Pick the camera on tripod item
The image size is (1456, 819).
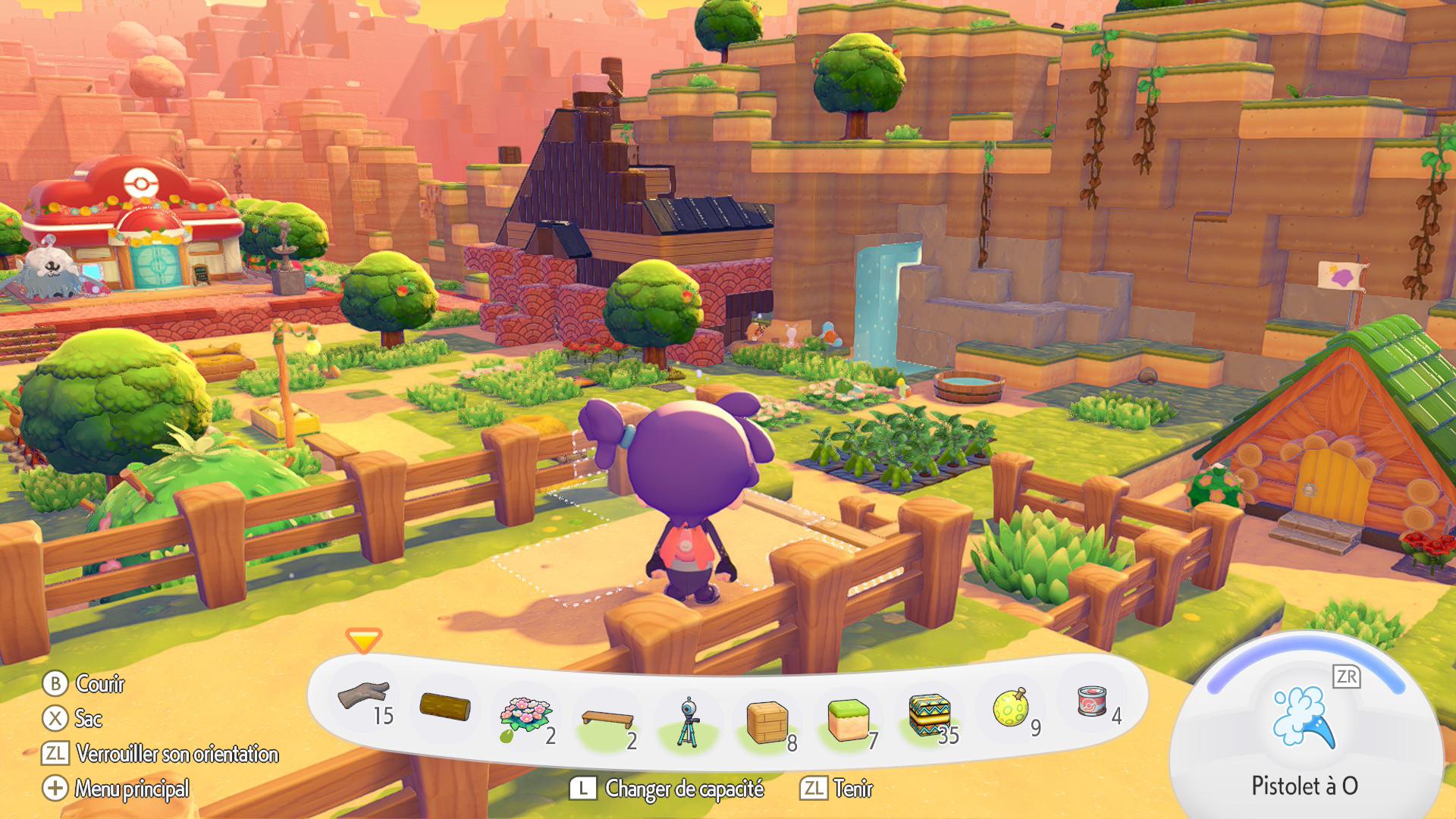688,721
